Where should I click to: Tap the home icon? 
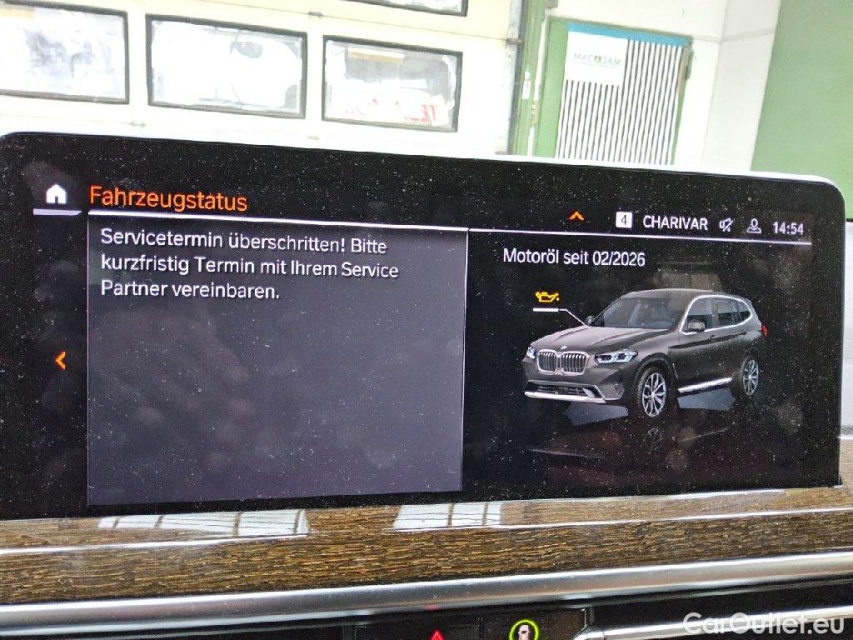click(x=56, y=194)
